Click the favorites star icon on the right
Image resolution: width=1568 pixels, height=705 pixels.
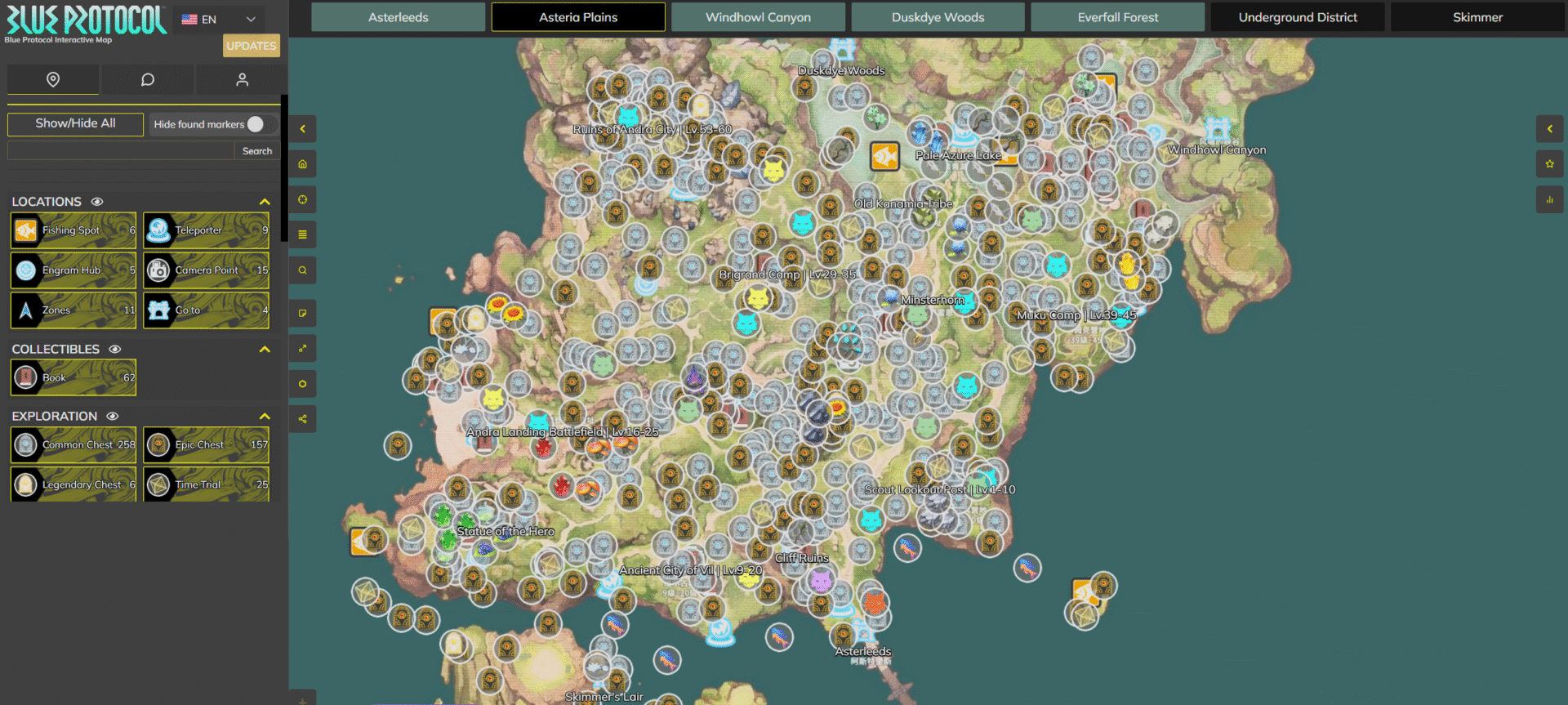[x=1549, y=163]
